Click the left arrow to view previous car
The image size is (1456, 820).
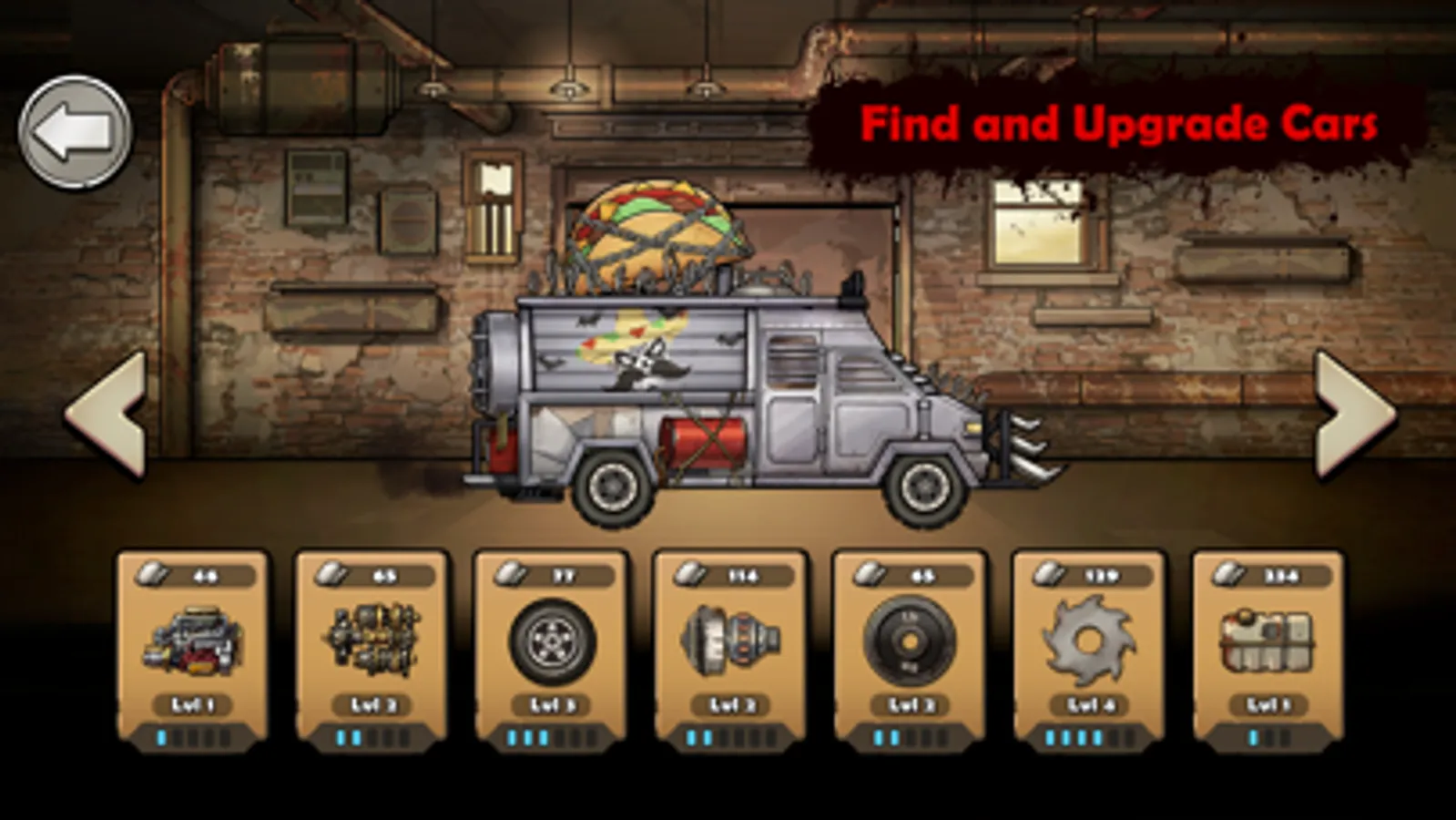click(103, 415)
